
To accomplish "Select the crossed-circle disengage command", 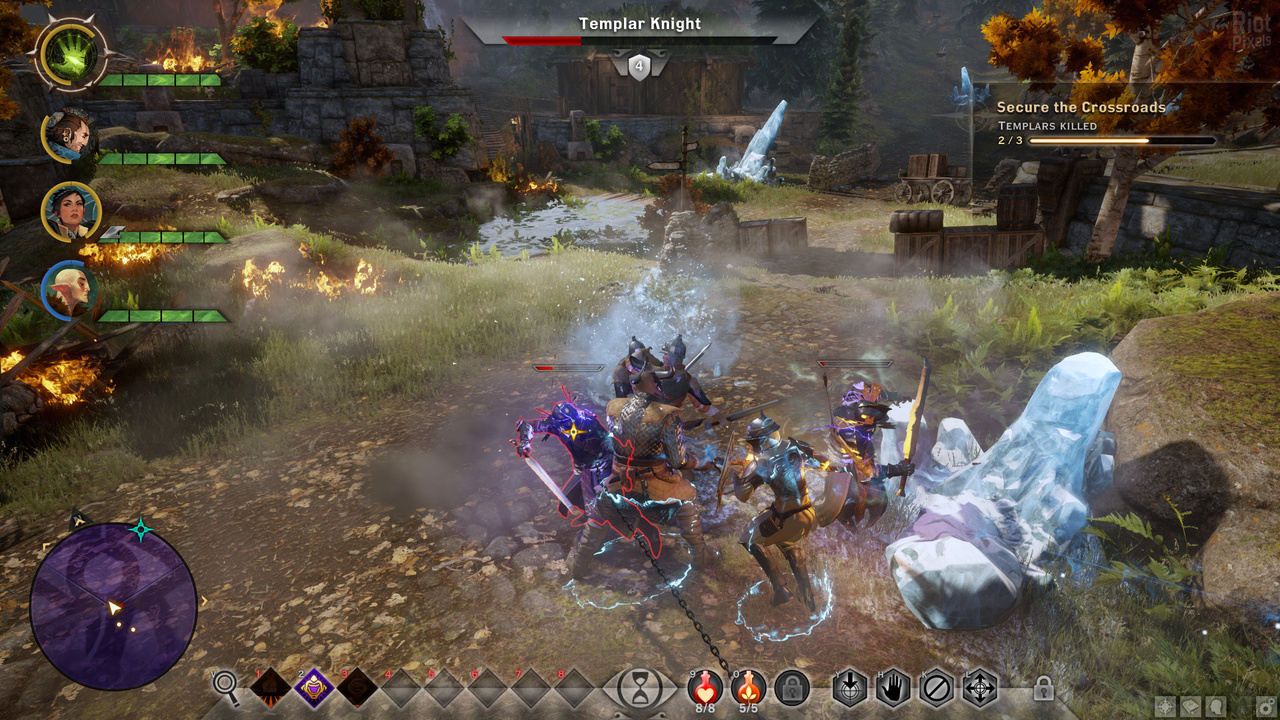I will point(937,688).
